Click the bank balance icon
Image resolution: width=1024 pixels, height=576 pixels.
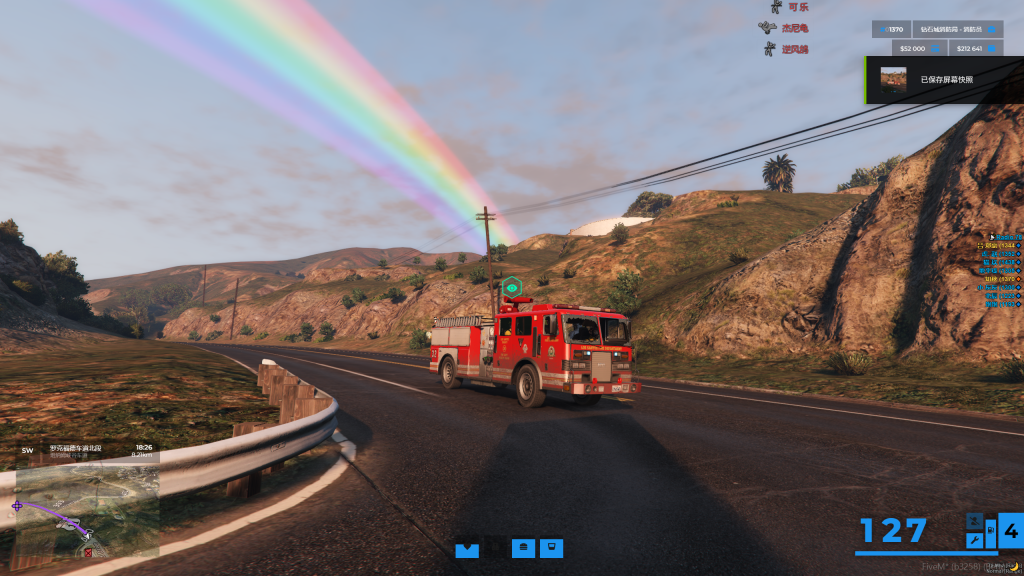[993, 47]
